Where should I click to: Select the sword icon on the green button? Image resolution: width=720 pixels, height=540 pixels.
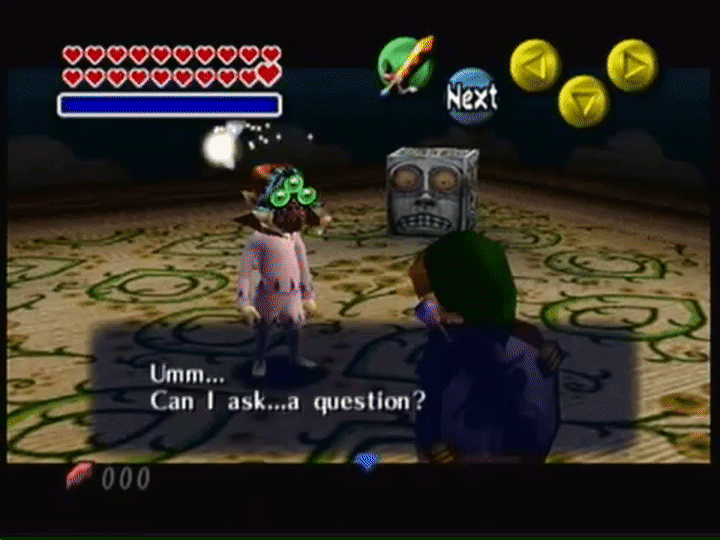click(x=406, y=65)
